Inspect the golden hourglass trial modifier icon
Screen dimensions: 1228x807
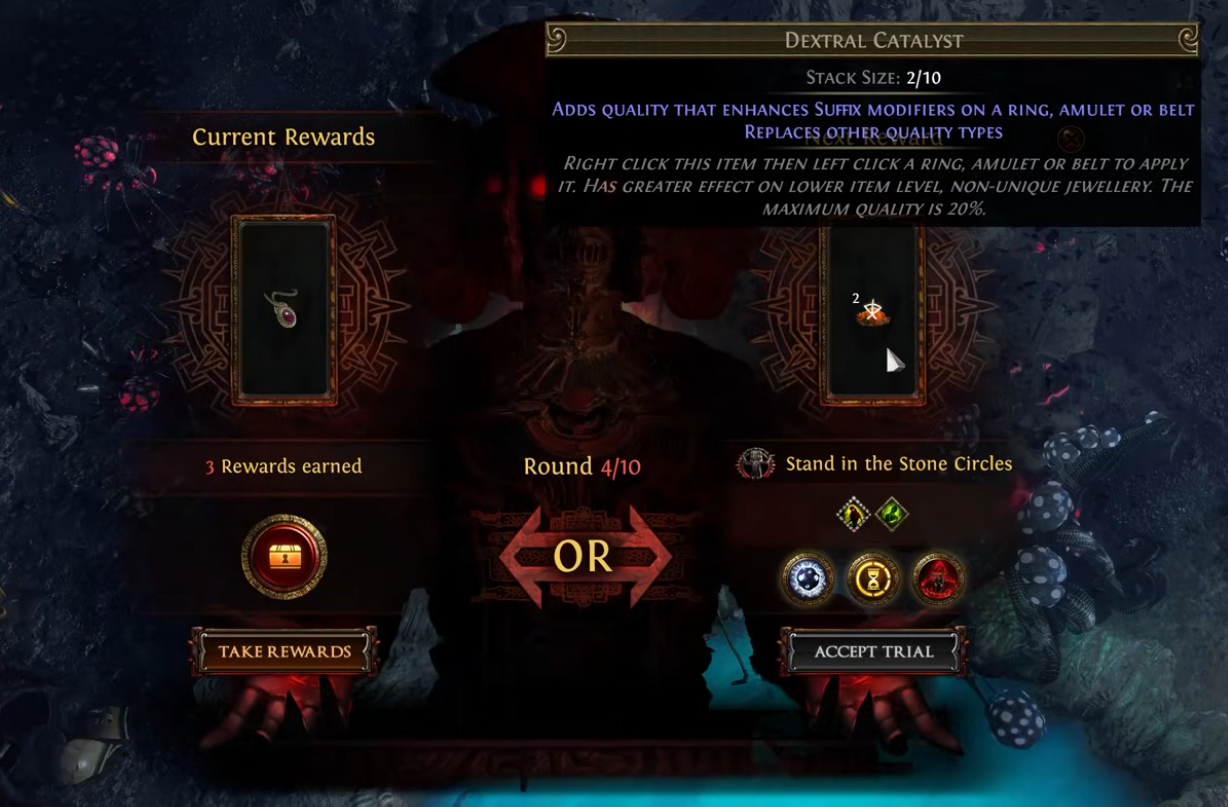pyautogui.click(x=873, y=577)
